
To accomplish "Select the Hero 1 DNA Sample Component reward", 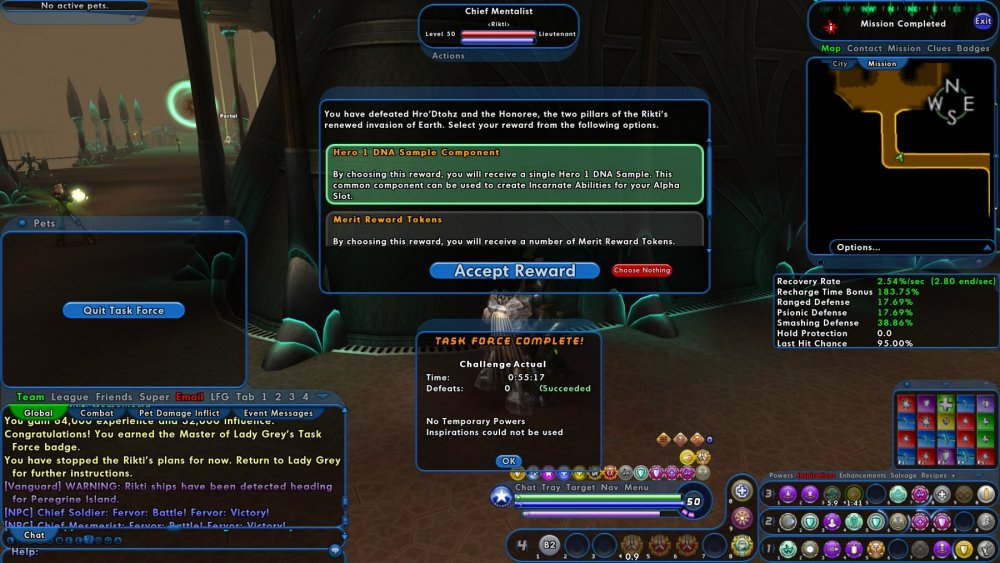I will coord(514,174).
